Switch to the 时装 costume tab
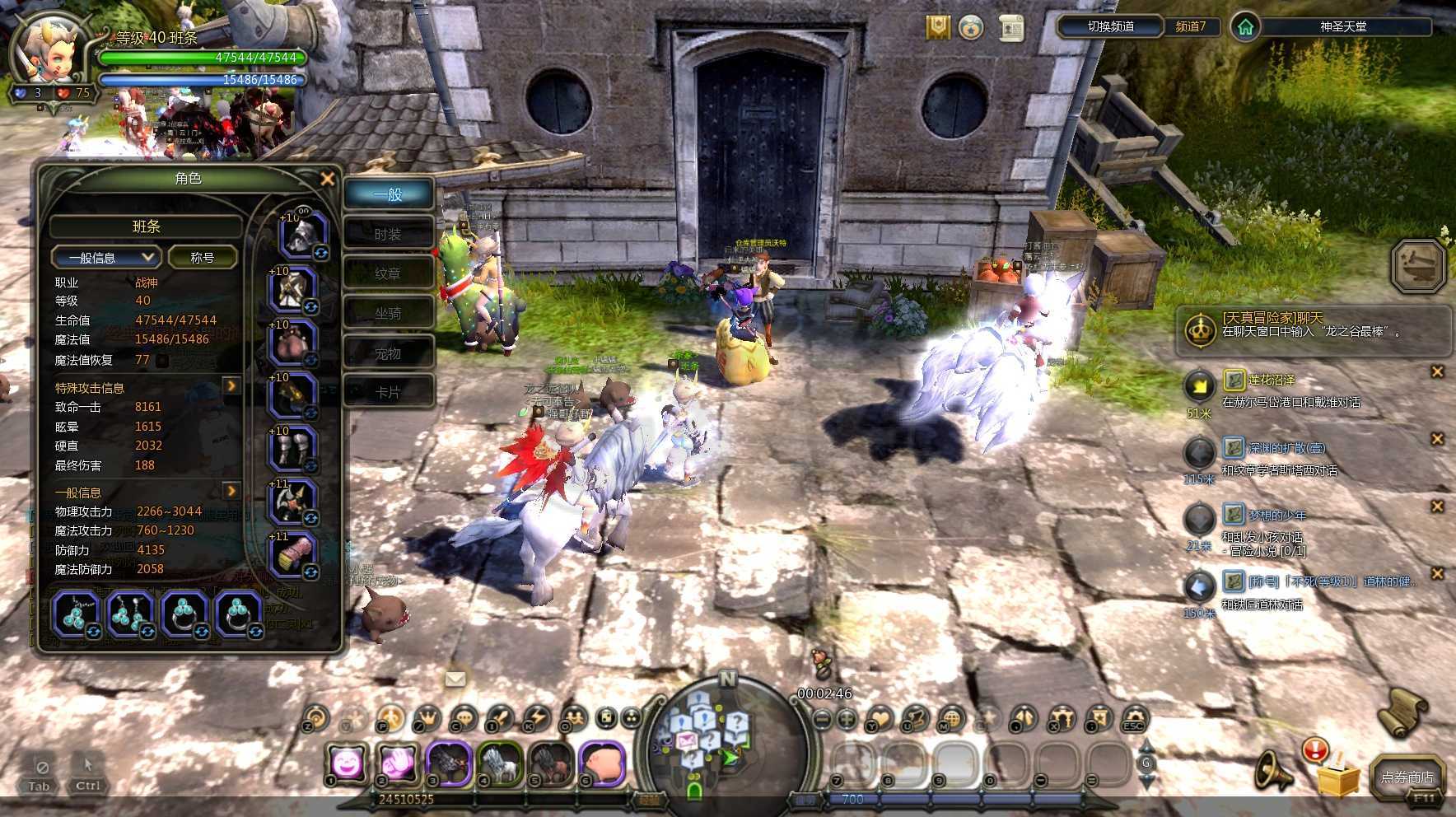 [388, 234]
